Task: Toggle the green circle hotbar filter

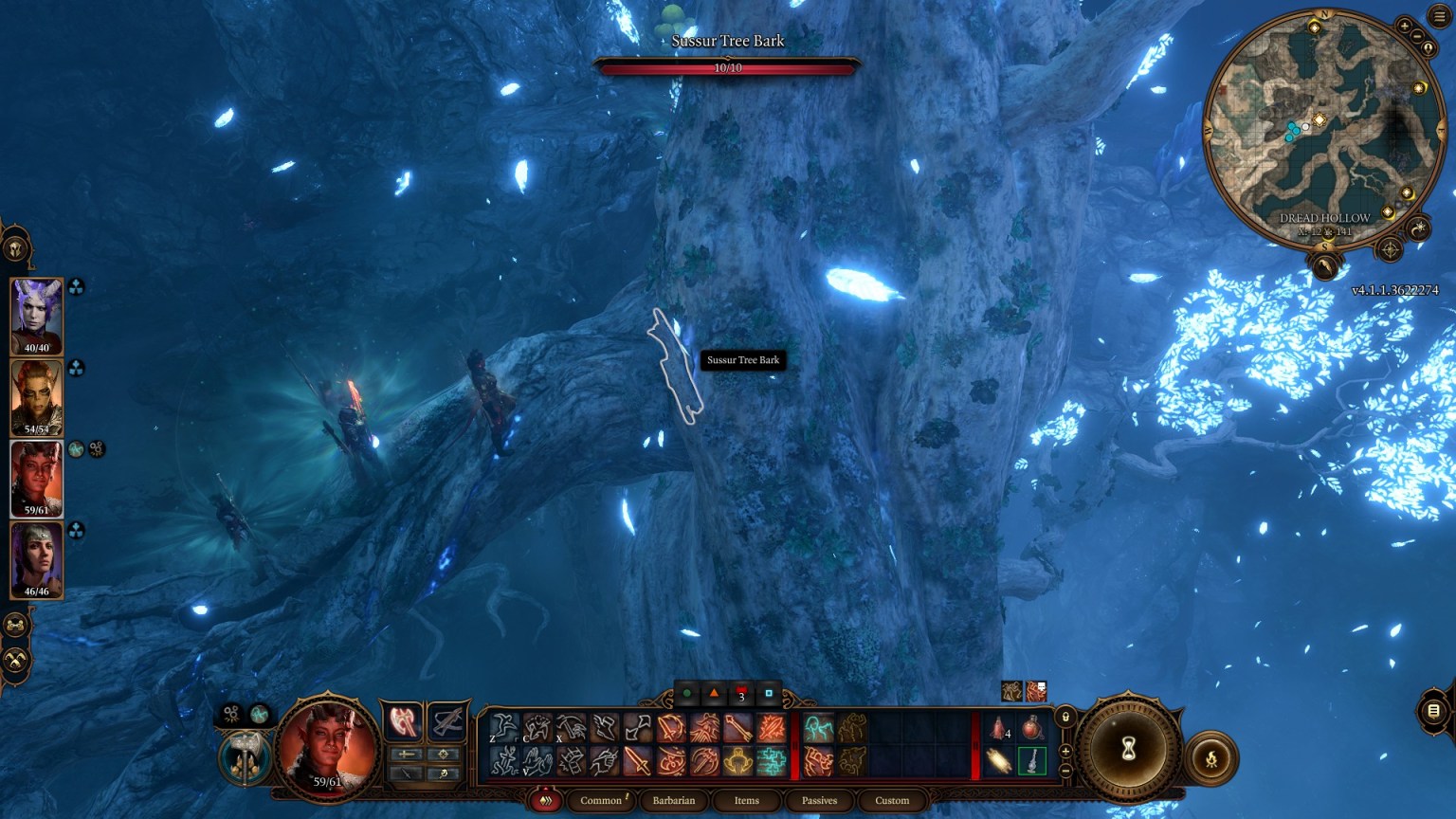Action: (689, 695)
